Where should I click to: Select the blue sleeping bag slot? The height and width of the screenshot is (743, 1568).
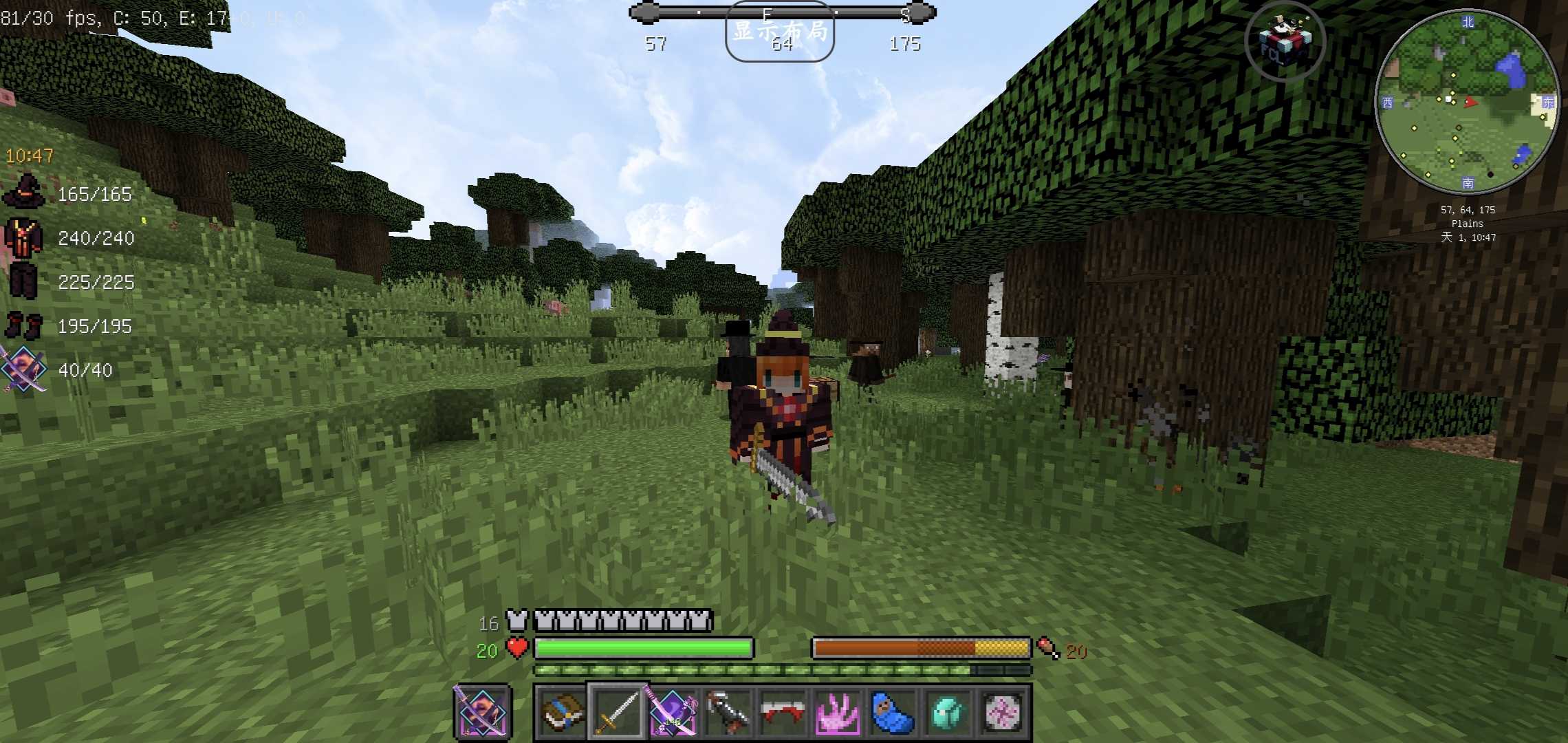[893, 712]
